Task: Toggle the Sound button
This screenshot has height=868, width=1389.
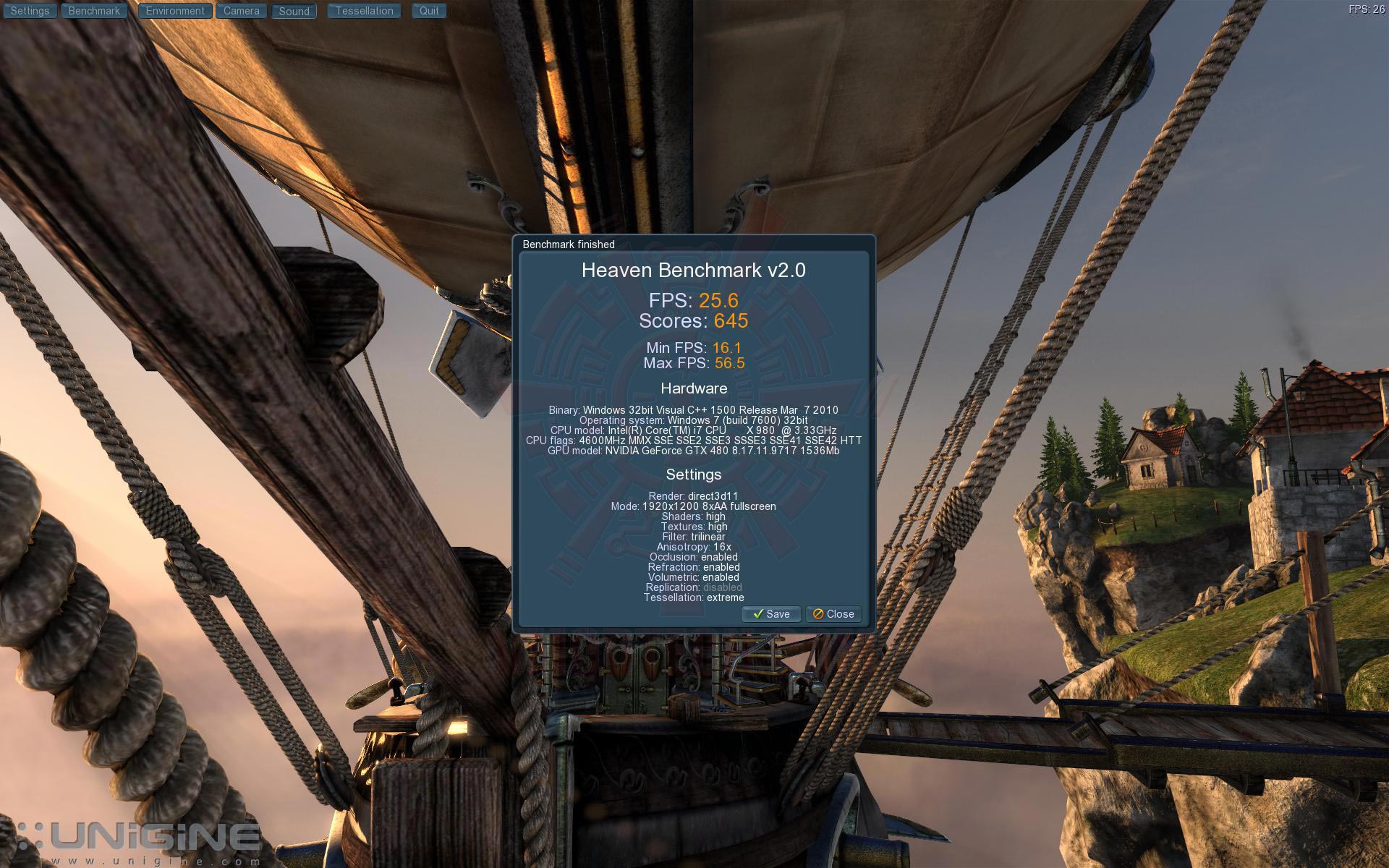Action: 294,11
